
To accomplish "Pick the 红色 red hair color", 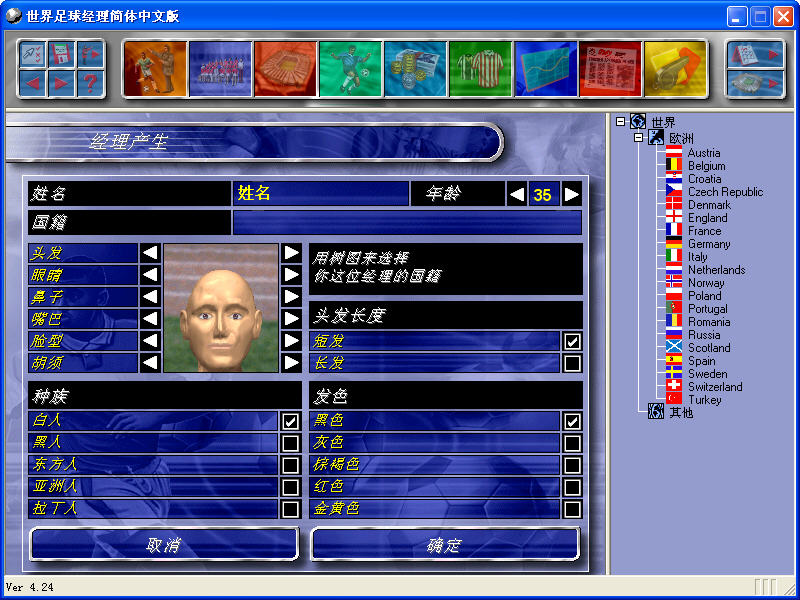I will [x=572, y=487].
